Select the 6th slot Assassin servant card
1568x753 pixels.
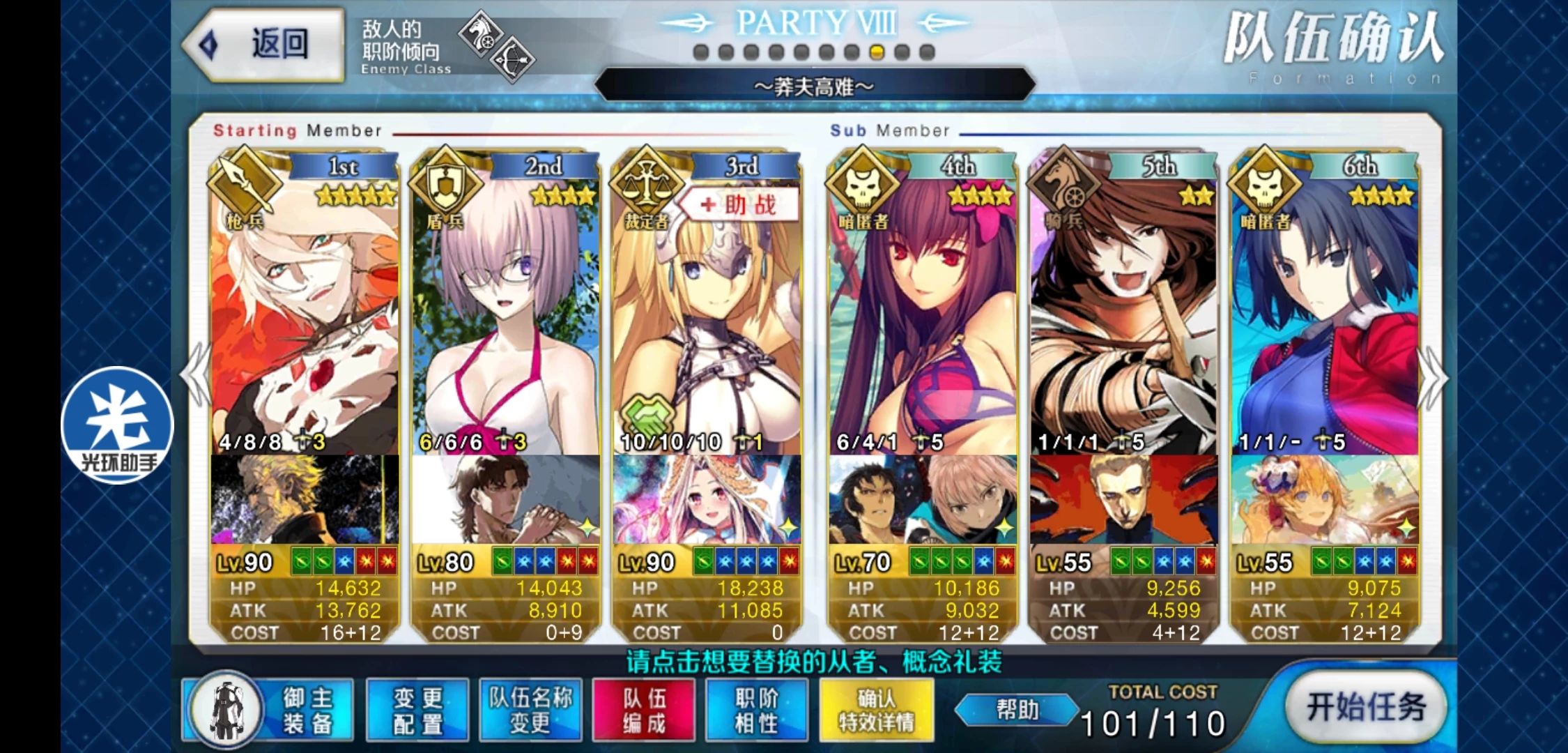[1324, 314]
